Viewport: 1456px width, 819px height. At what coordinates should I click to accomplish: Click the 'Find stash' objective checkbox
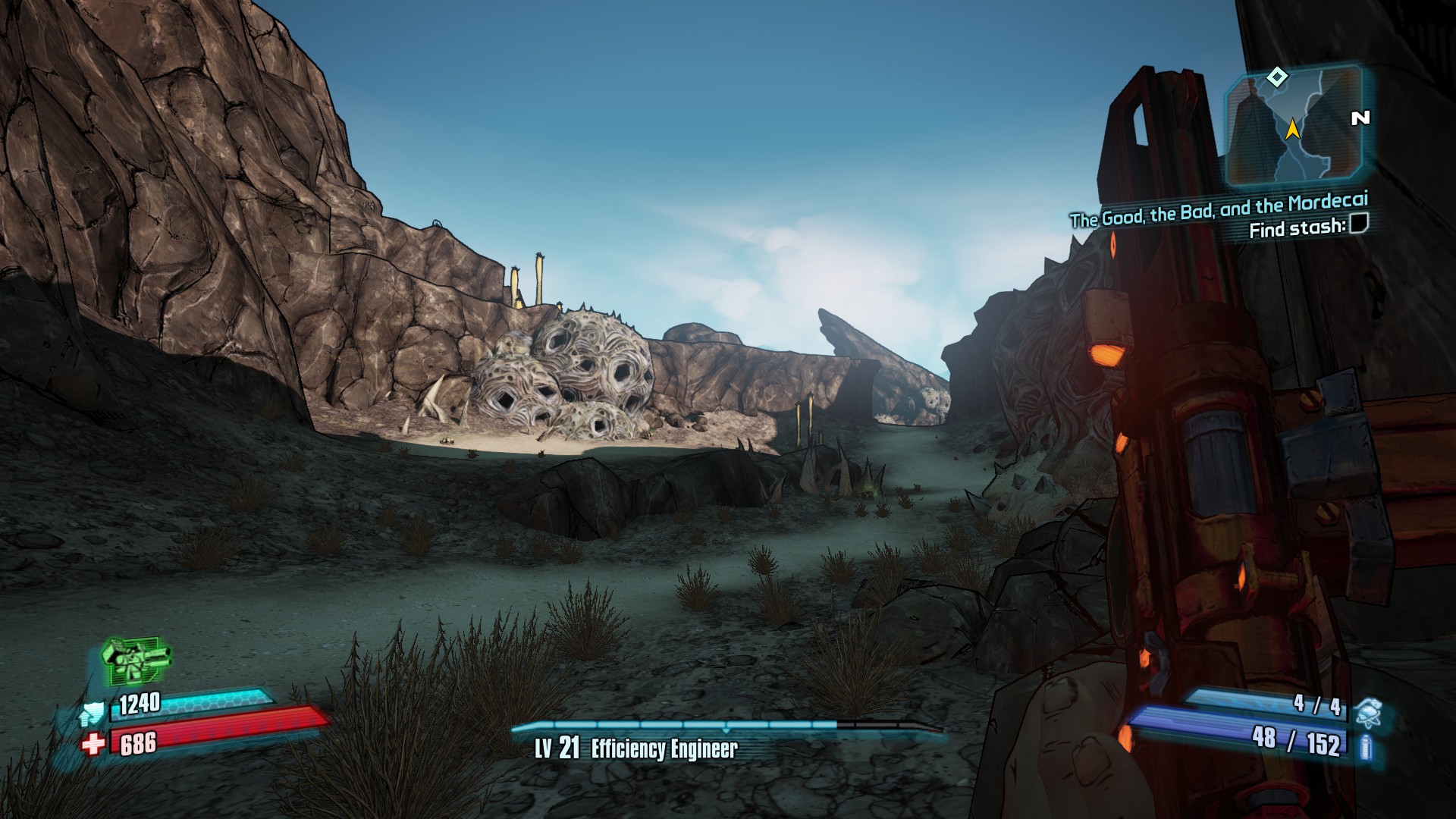[1359, 224]
